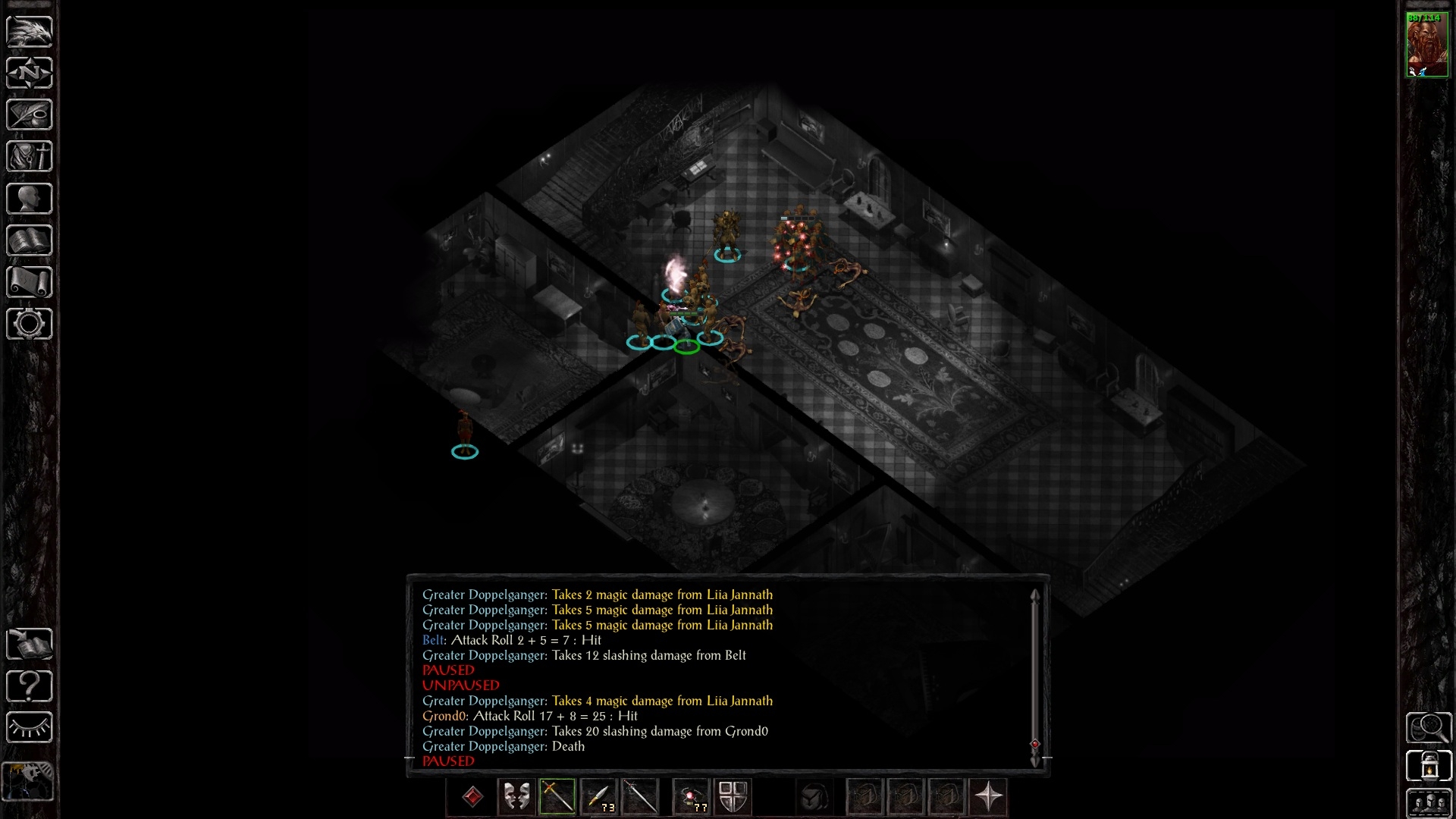Screen dimensions: 1456x819
Task: Use the red gem item showing 77
Action: pyautogui.click(x=691, y=797)
